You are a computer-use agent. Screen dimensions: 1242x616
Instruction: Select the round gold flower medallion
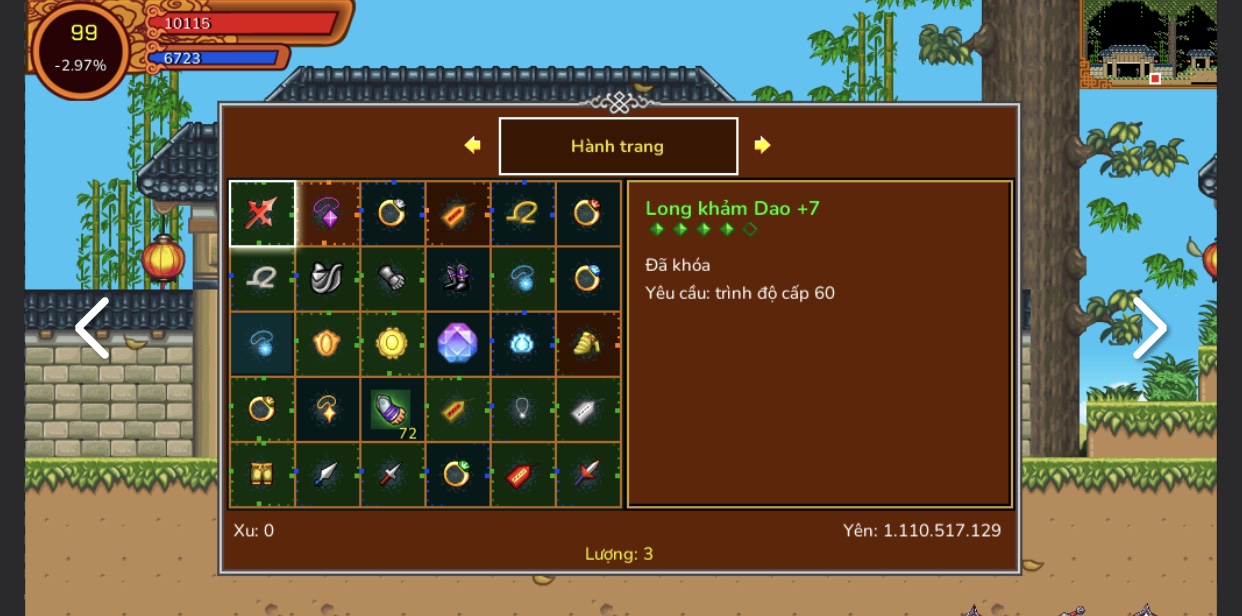coord(392,343)
